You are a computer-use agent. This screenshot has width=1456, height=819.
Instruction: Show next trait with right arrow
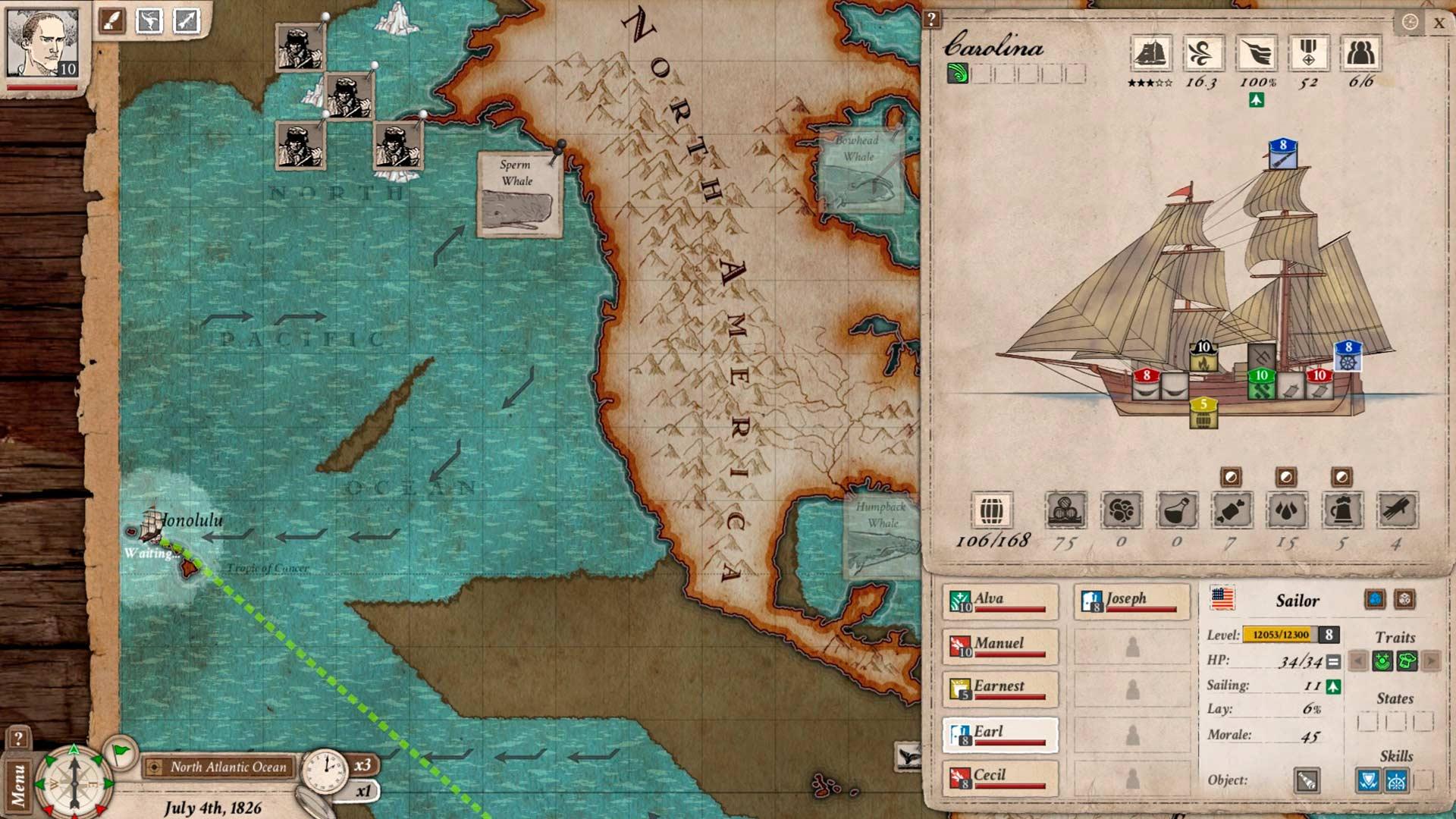(x=1431, y=661)
